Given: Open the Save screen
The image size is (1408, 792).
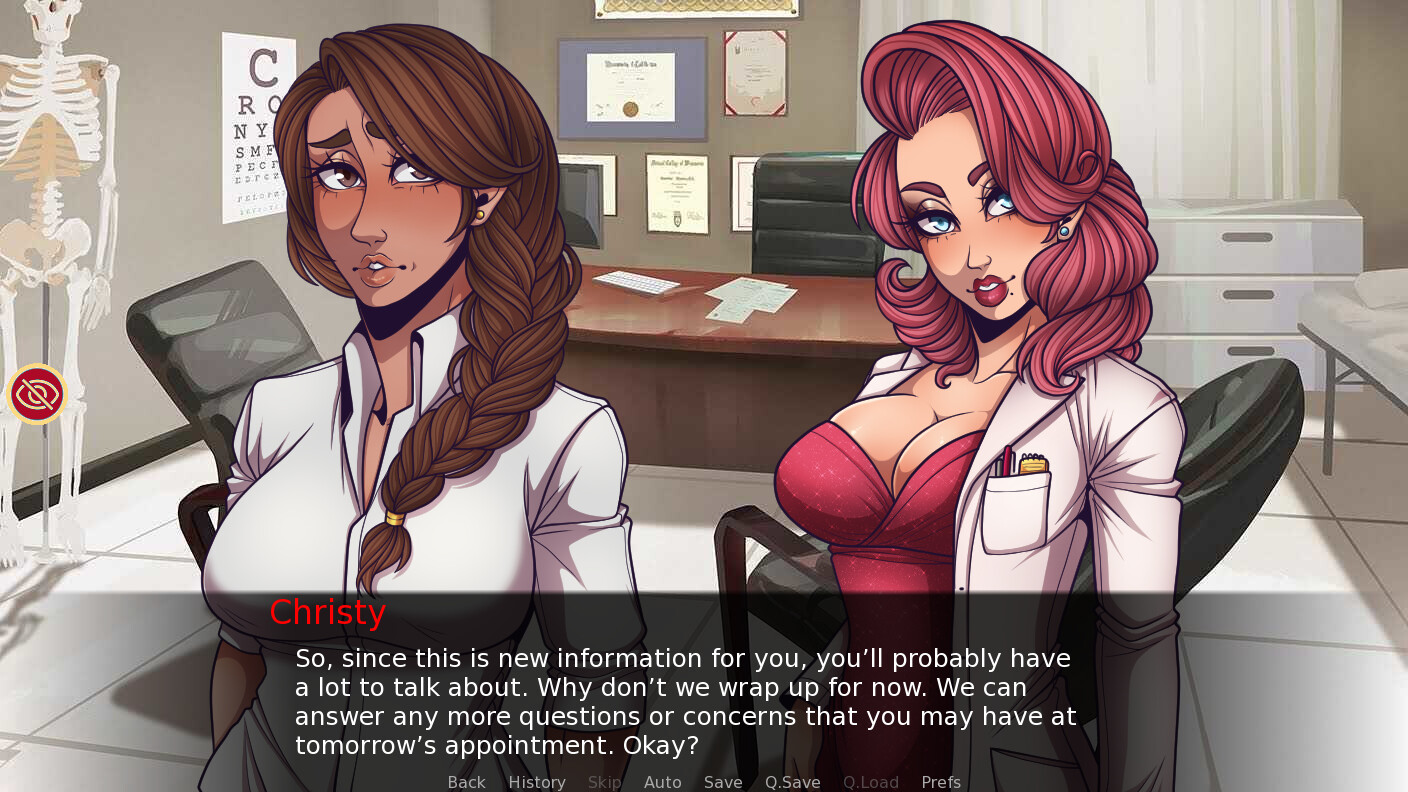Looking at the screenshot, I should coord(723,782).
